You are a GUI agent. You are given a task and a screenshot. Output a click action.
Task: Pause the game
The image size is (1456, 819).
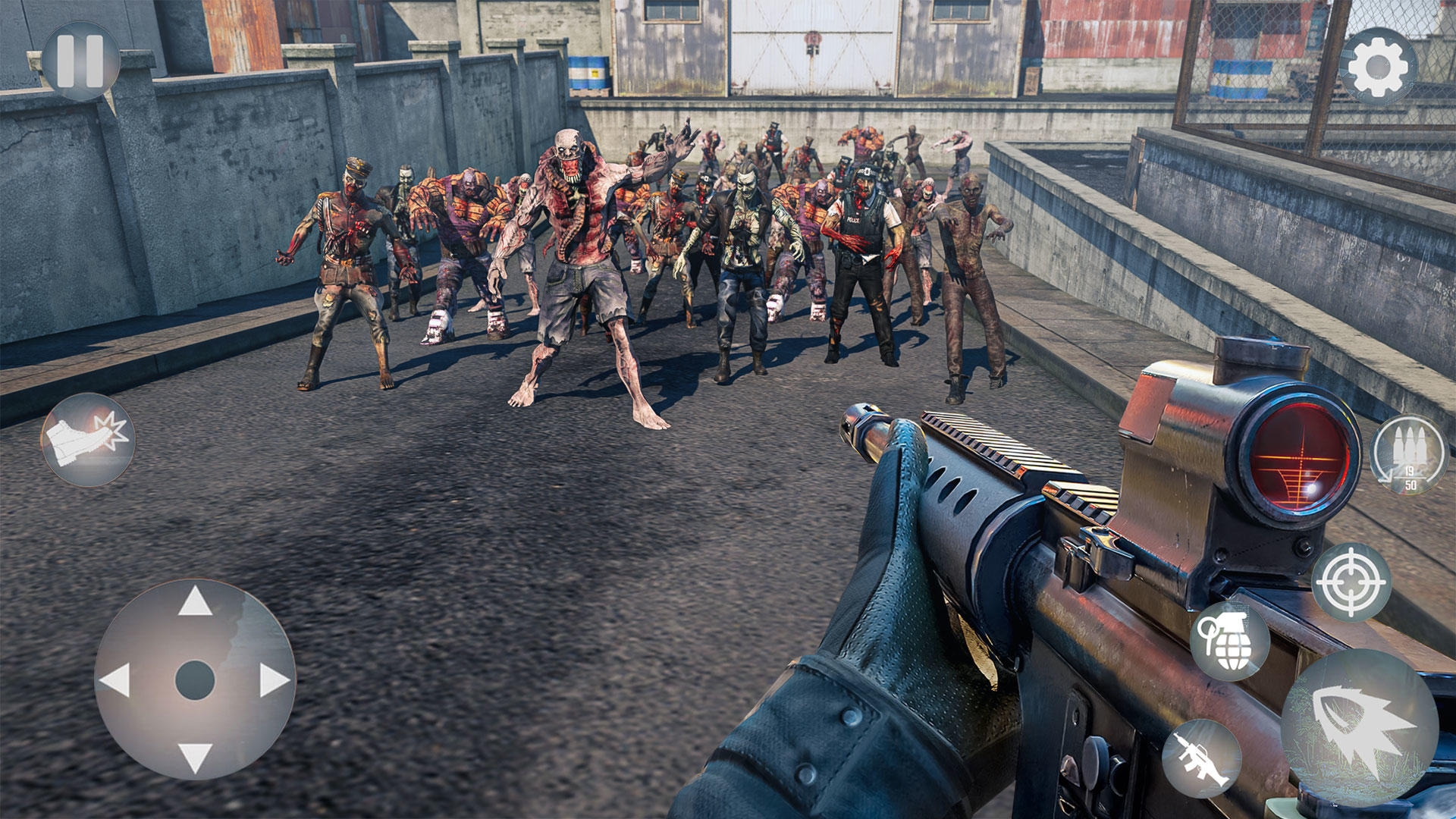(x=80, y=61)
